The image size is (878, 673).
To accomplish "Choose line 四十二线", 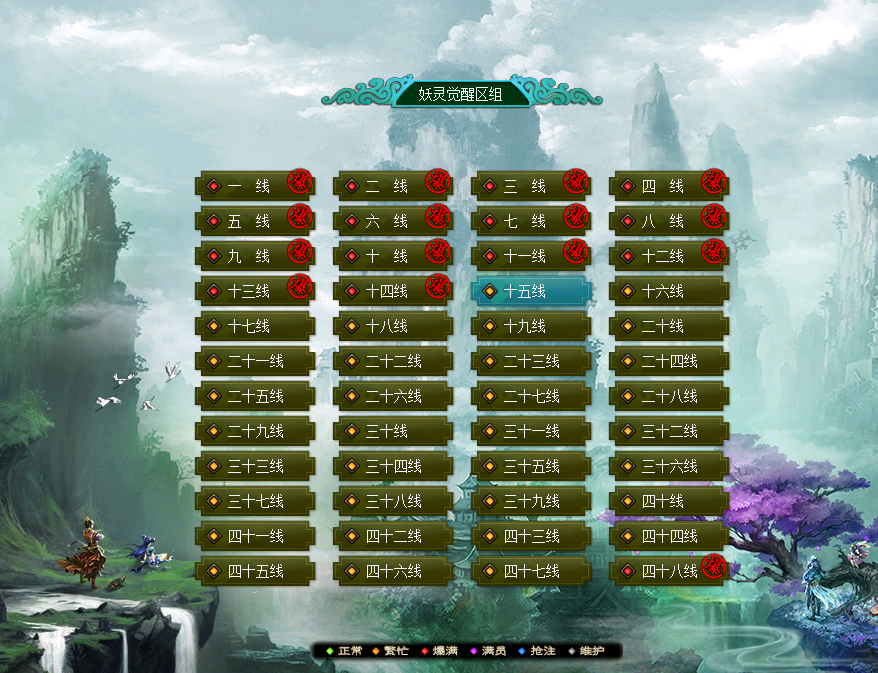I will [392, 536].
